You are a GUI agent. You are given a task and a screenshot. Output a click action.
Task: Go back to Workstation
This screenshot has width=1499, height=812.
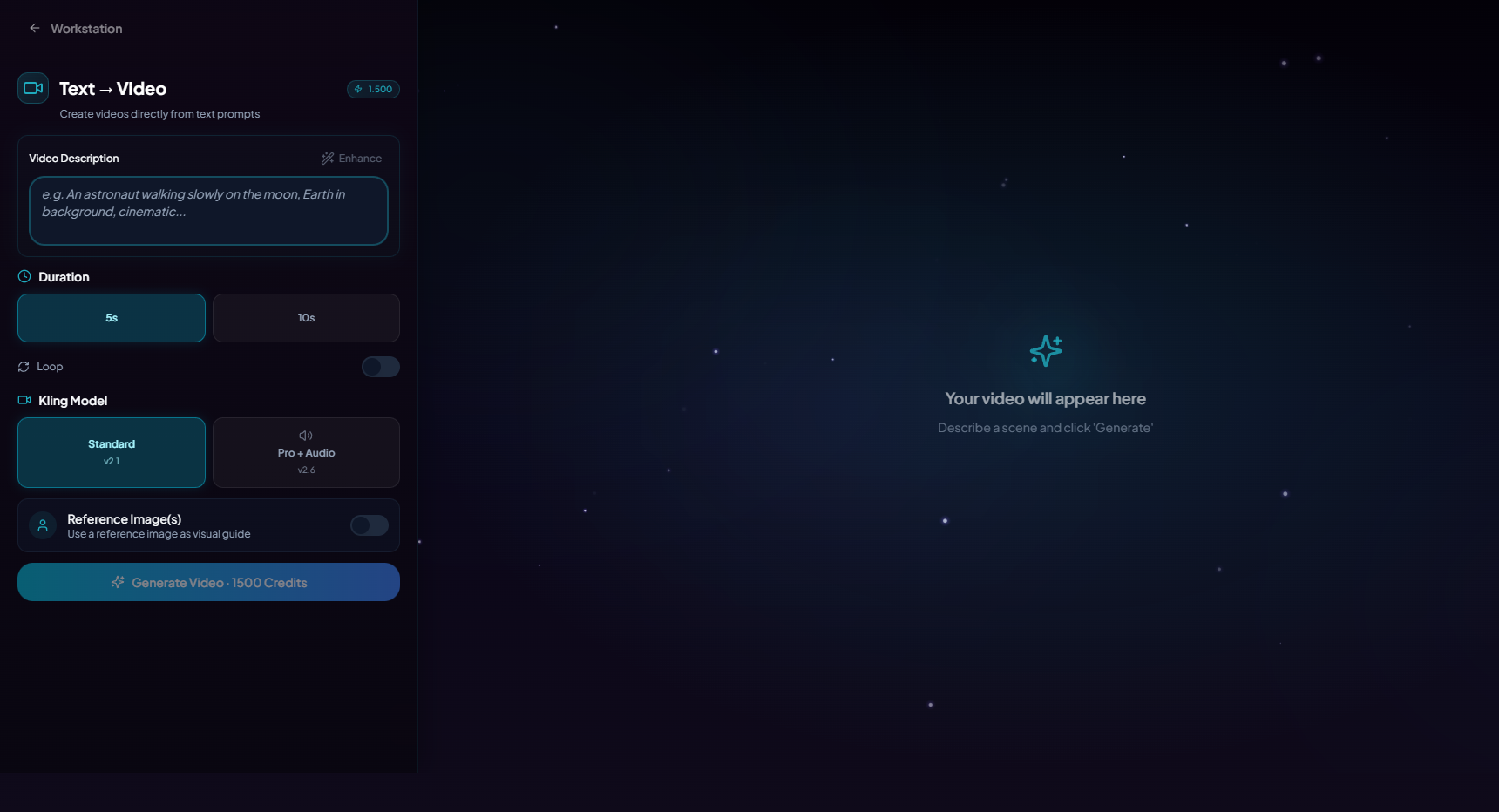[75, 29]
